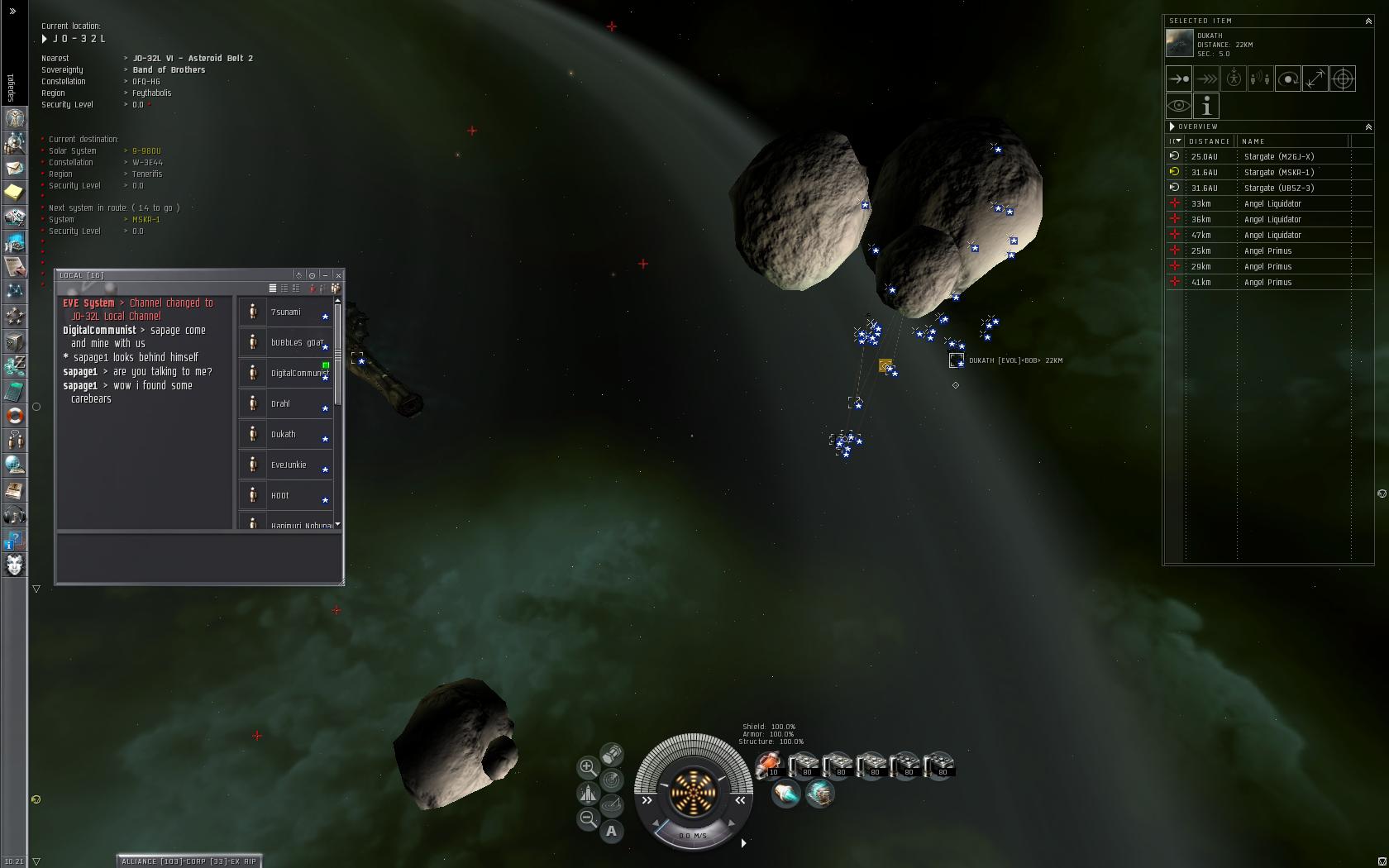The width and height of the screenshot is (1389, 868).
Task: Select the Angel Liquidator at 33km
Action: coord(1272,203)
